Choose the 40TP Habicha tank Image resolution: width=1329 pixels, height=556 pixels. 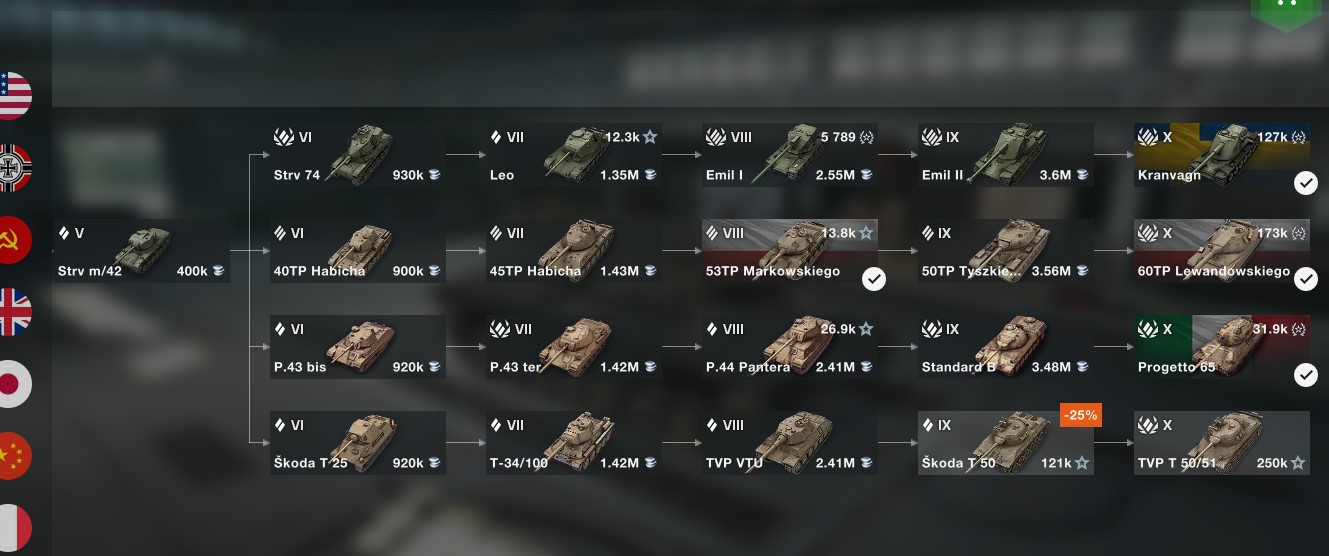[357, 251]
